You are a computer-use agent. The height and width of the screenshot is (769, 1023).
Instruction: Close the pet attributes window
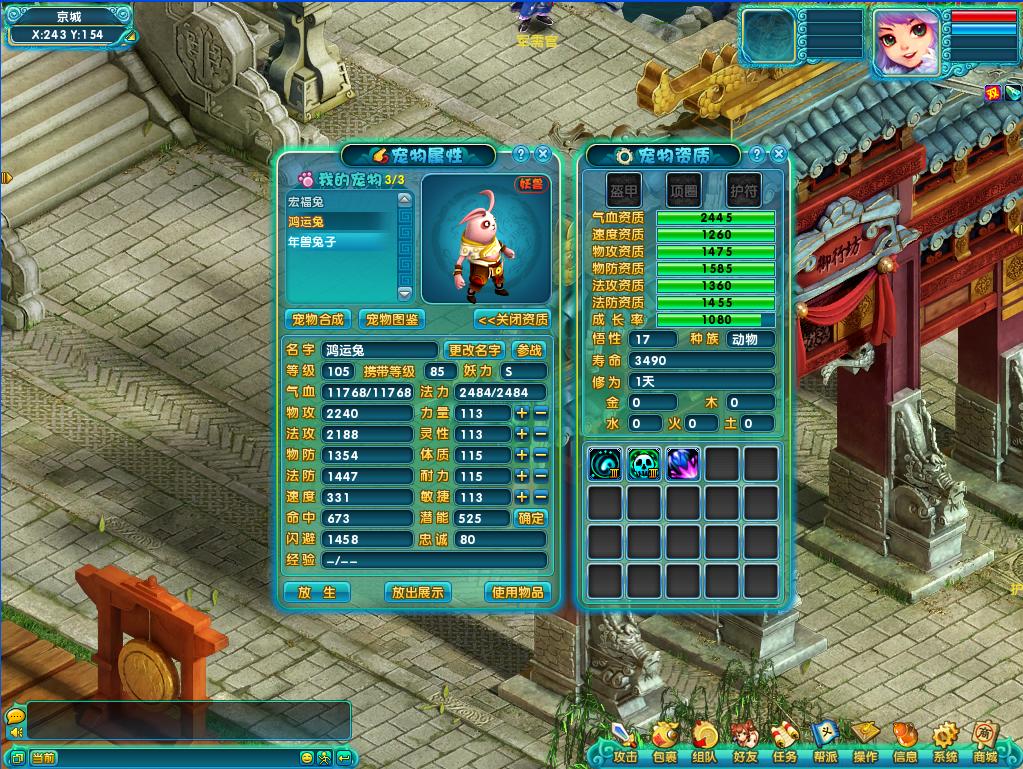[x=543, y=154]
